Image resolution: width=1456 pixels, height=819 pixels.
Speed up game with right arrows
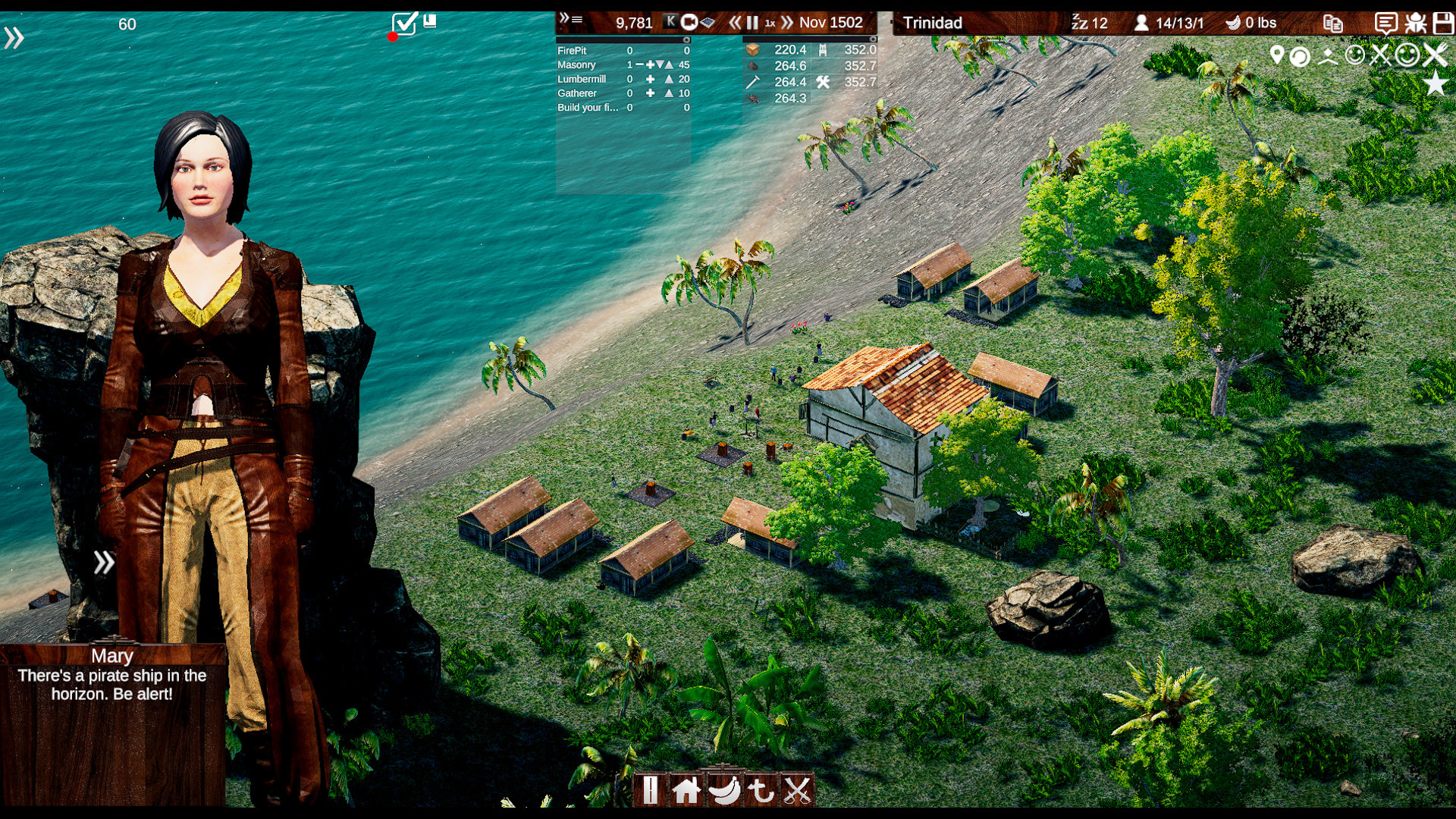787,23
